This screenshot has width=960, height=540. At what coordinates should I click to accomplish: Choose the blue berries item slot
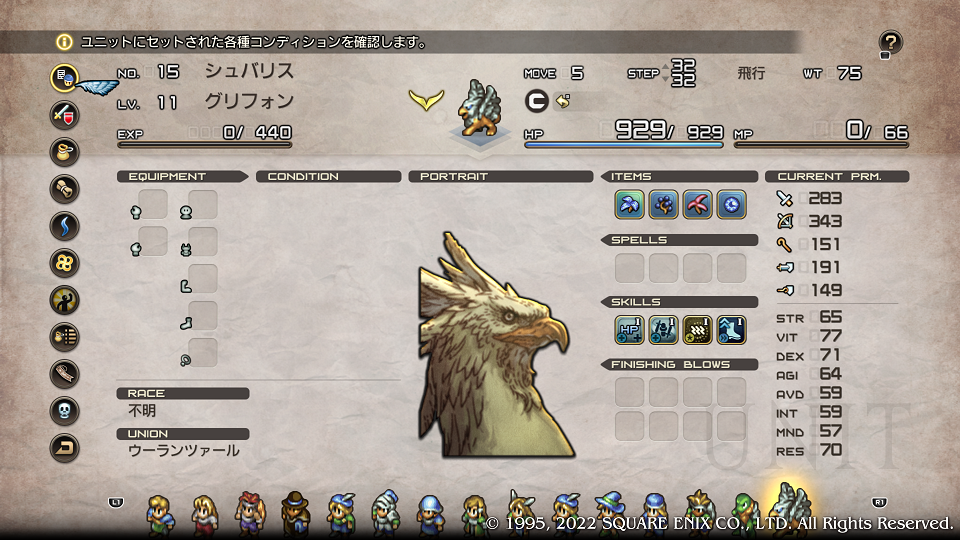pyautogui.click(x=663, y=205)
